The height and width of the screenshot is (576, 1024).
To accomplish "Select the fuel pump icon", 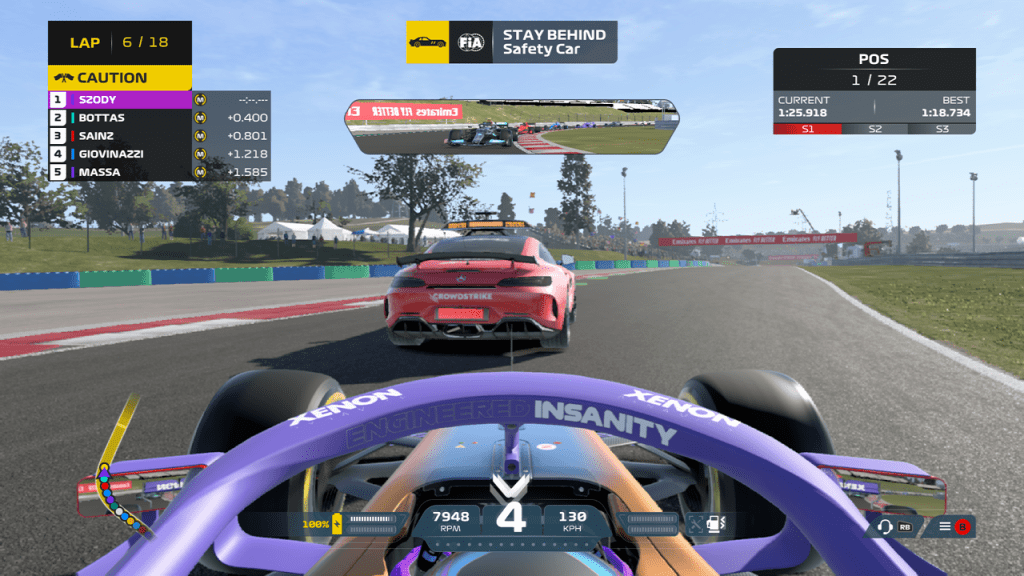I will [x=716, y=521].
